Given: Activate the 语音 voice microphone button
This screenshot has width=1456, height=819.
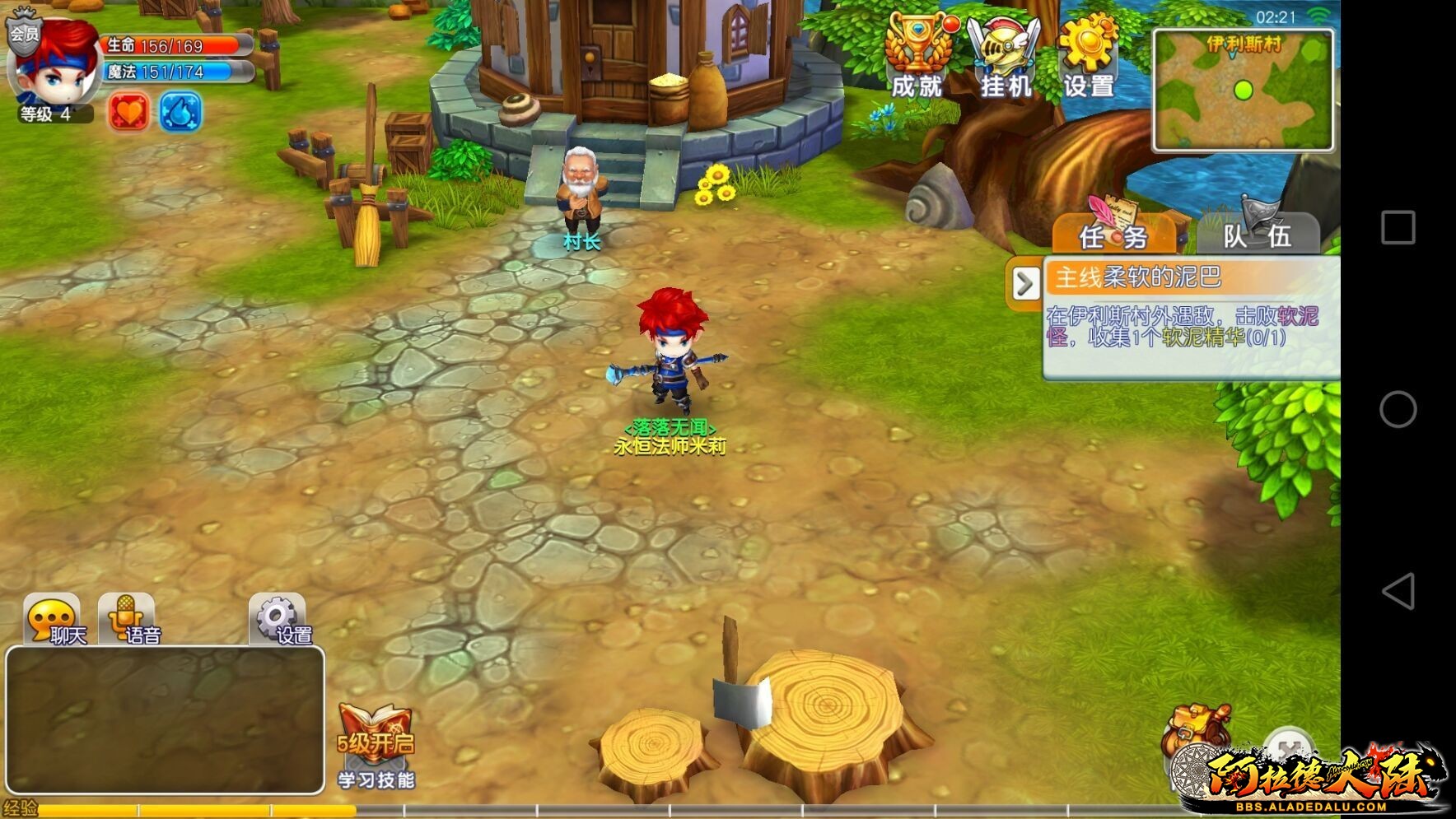Looking at the screenshot, I should tap(128, 619).
